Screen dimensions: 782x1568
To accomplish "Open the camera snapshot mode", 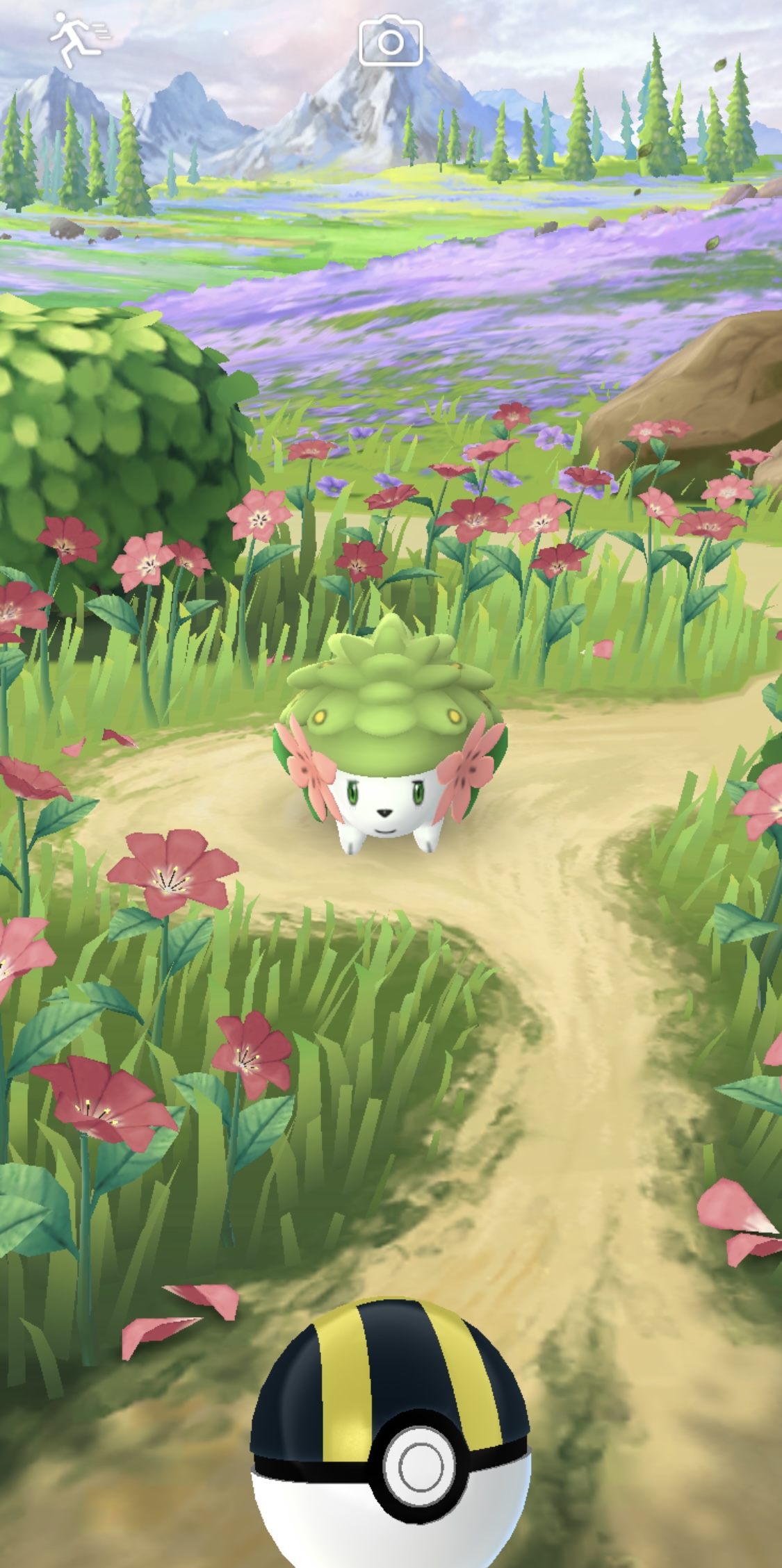I will click(x=390, y=42).
